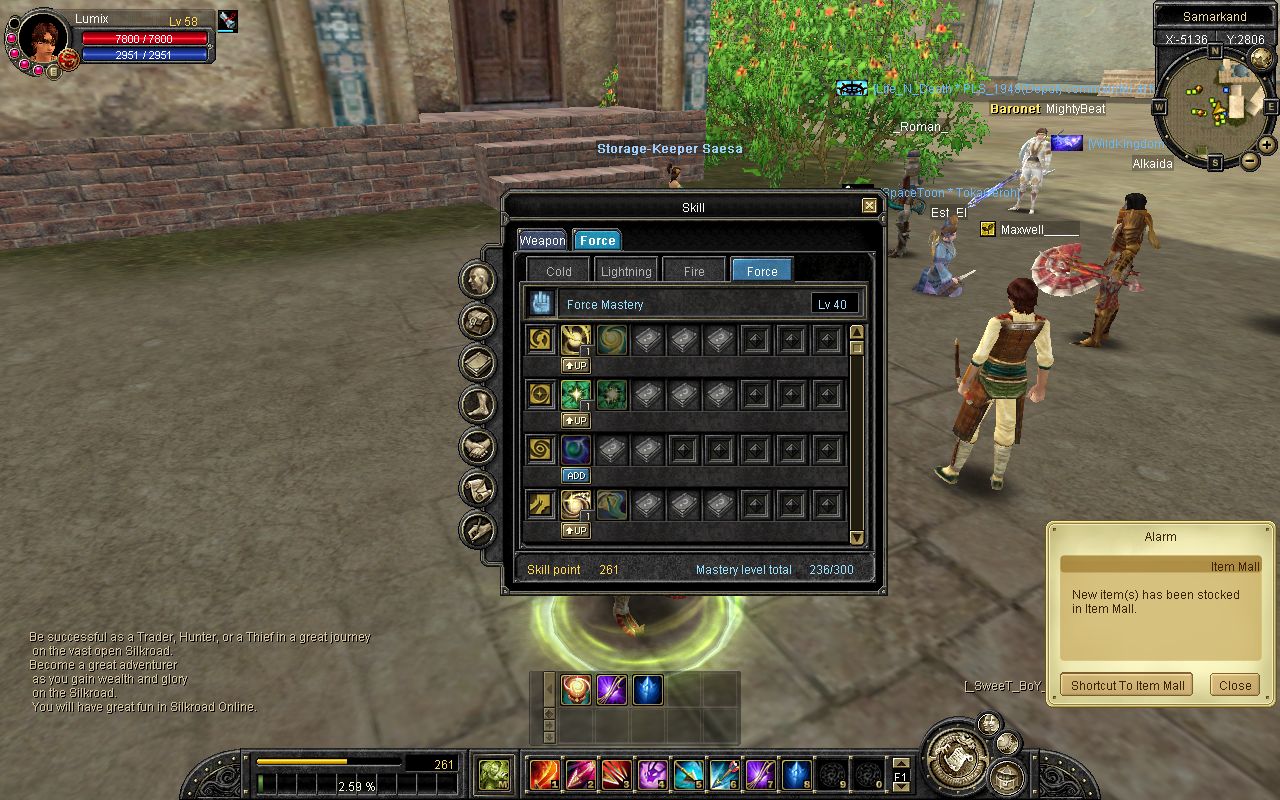Show the Fire mastery tab
The image size is (1280, 800).
click(694, 271)
